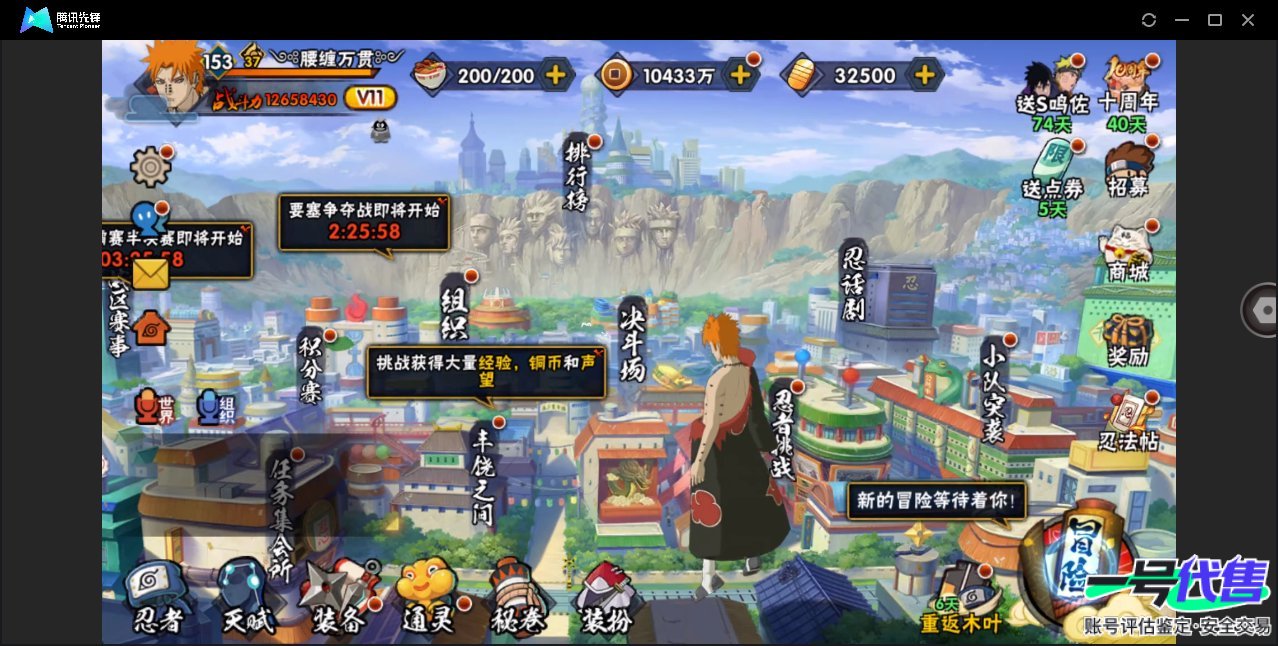
Task: Open the 世界 world voice chat
Action: coord(152,407)
